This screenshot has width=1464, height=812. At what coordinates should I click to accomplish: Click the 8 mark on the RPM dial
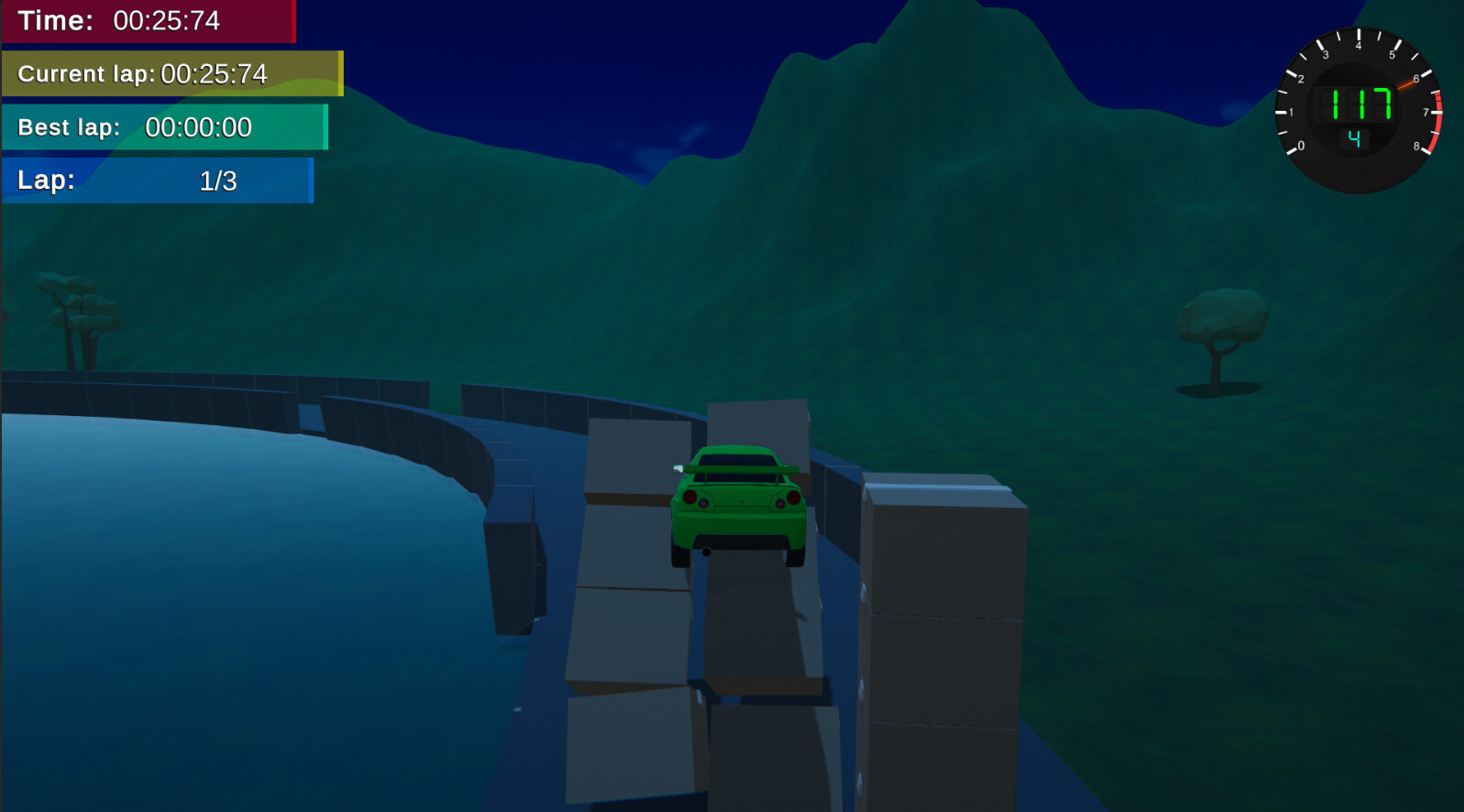(1417, 145)
